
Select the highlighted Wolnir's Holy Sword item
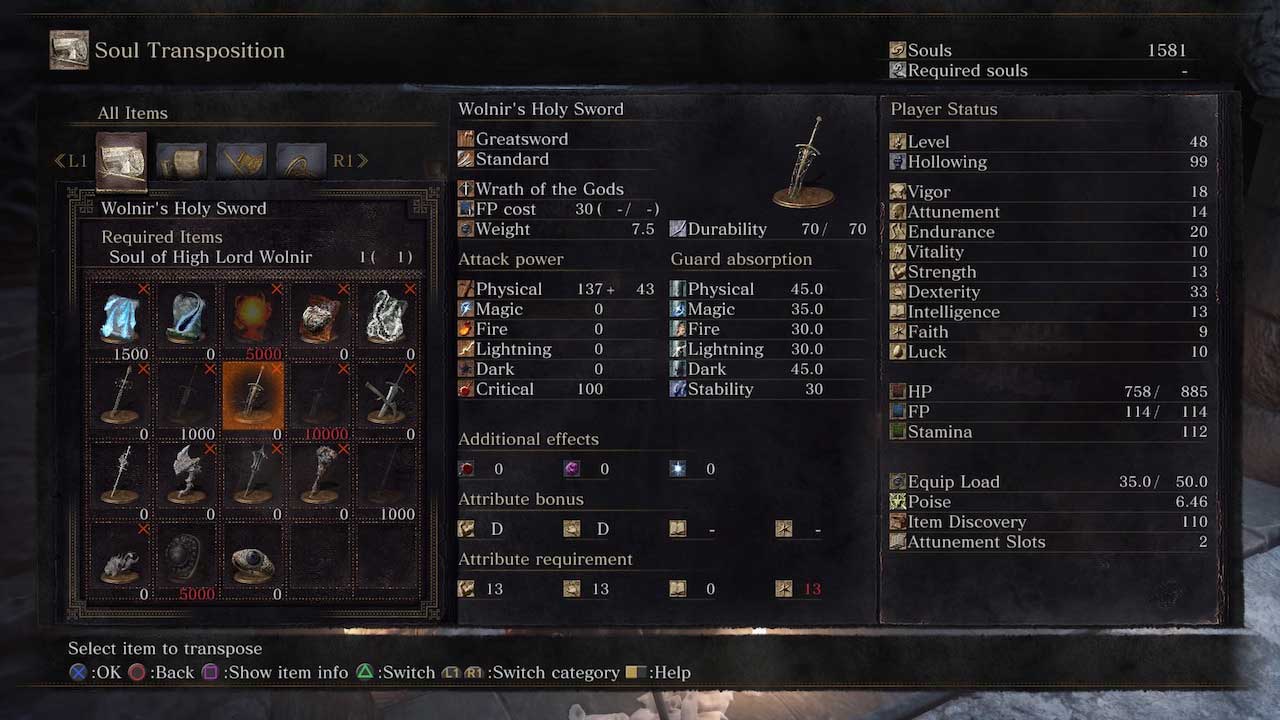[x=252, y=395]
